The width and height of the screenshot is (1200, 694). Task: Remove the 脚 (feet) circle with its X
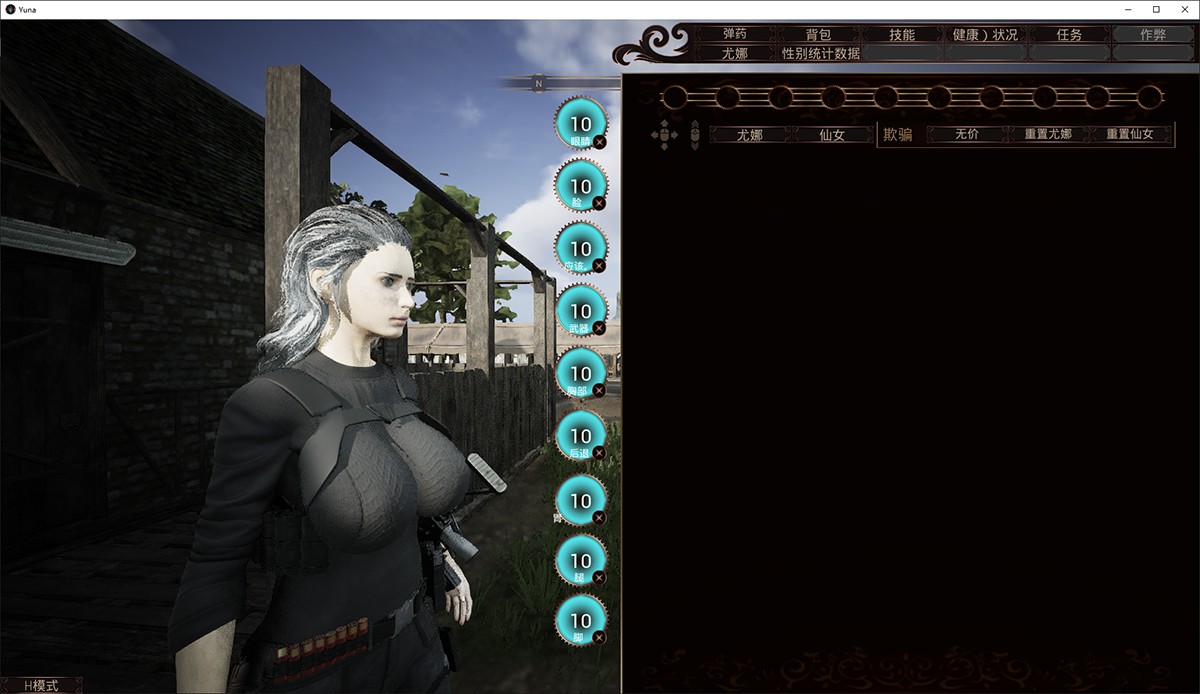pos(599,637)
